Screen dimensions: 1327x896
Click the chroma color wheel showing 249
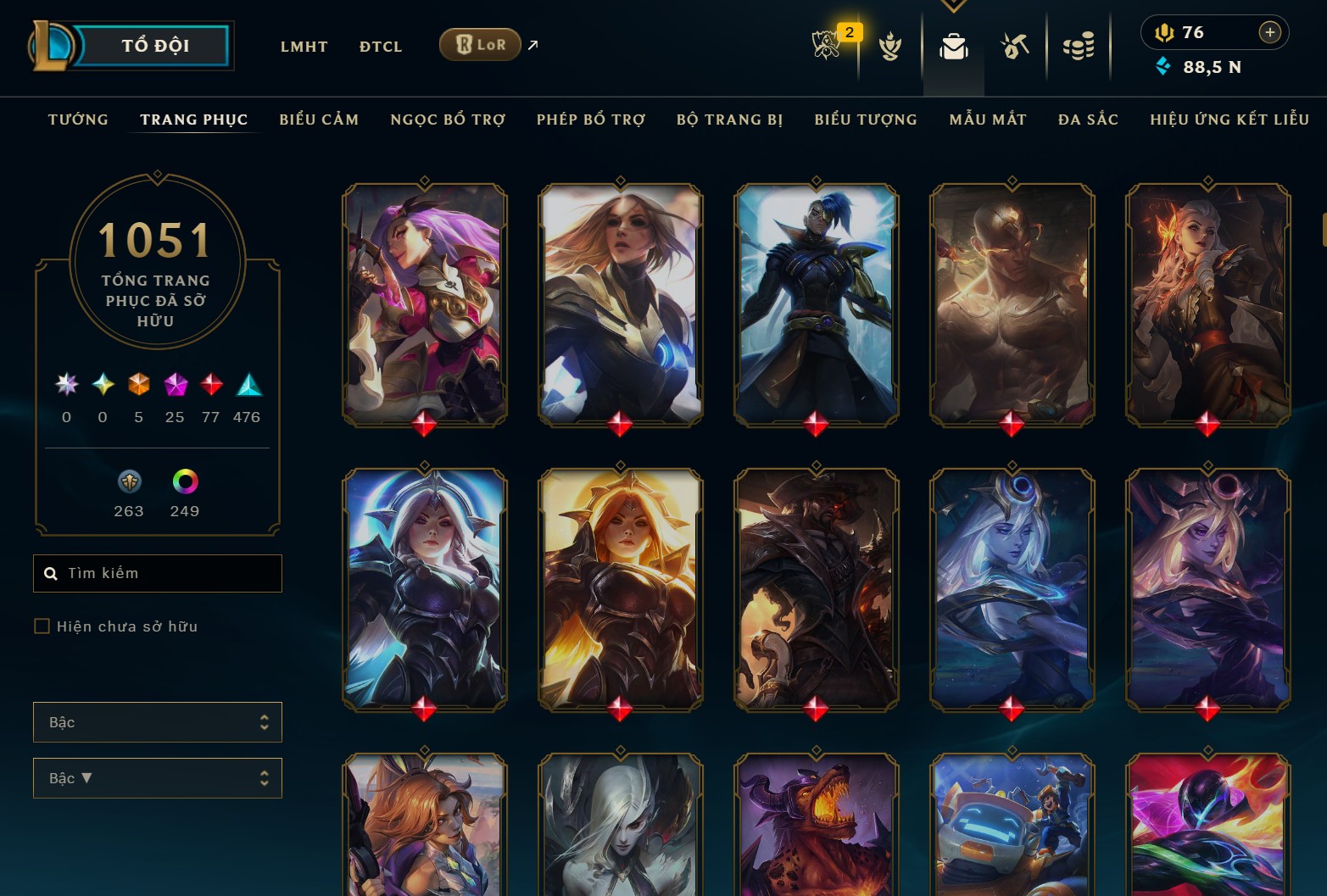click(184, 483)
